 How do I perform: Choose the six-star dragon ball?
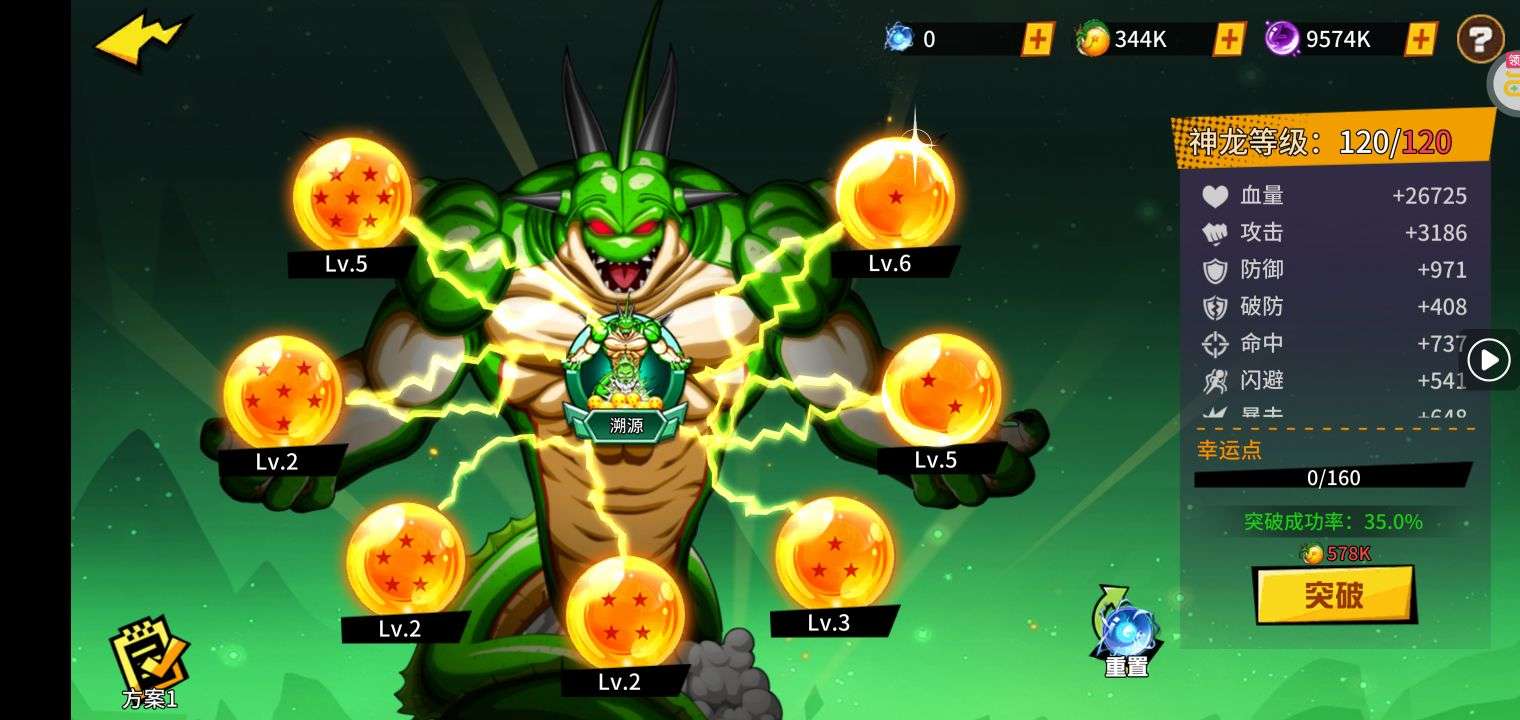(282, 392)
